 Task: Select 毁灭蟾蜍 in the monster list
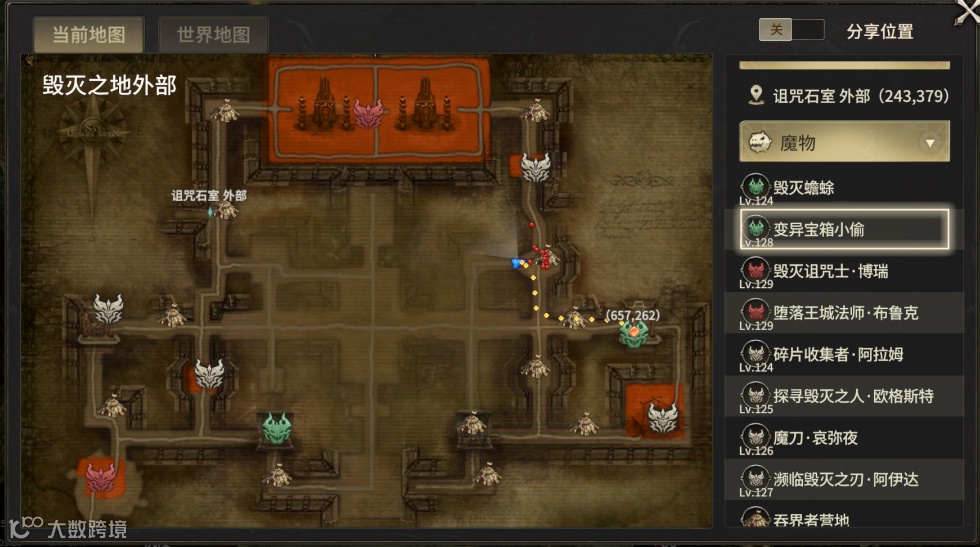tap(843, 187)
